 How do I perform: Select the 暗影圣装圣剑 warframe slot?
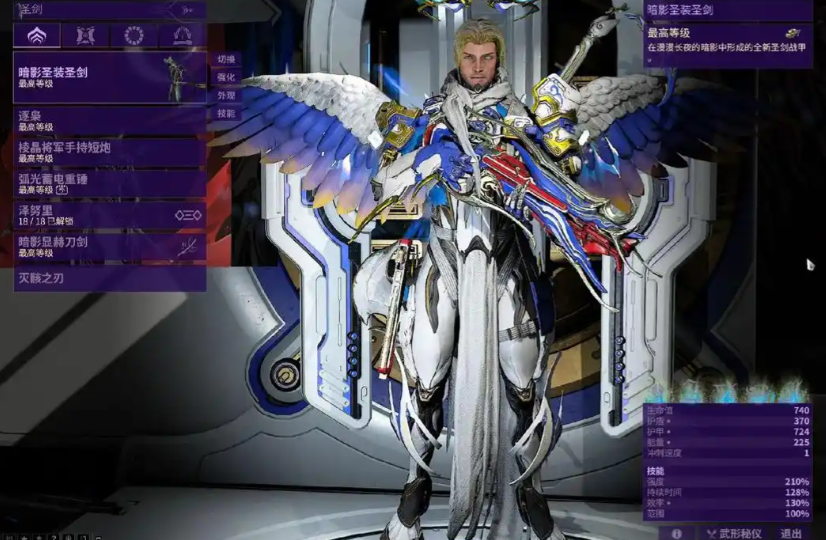[108, 77]
